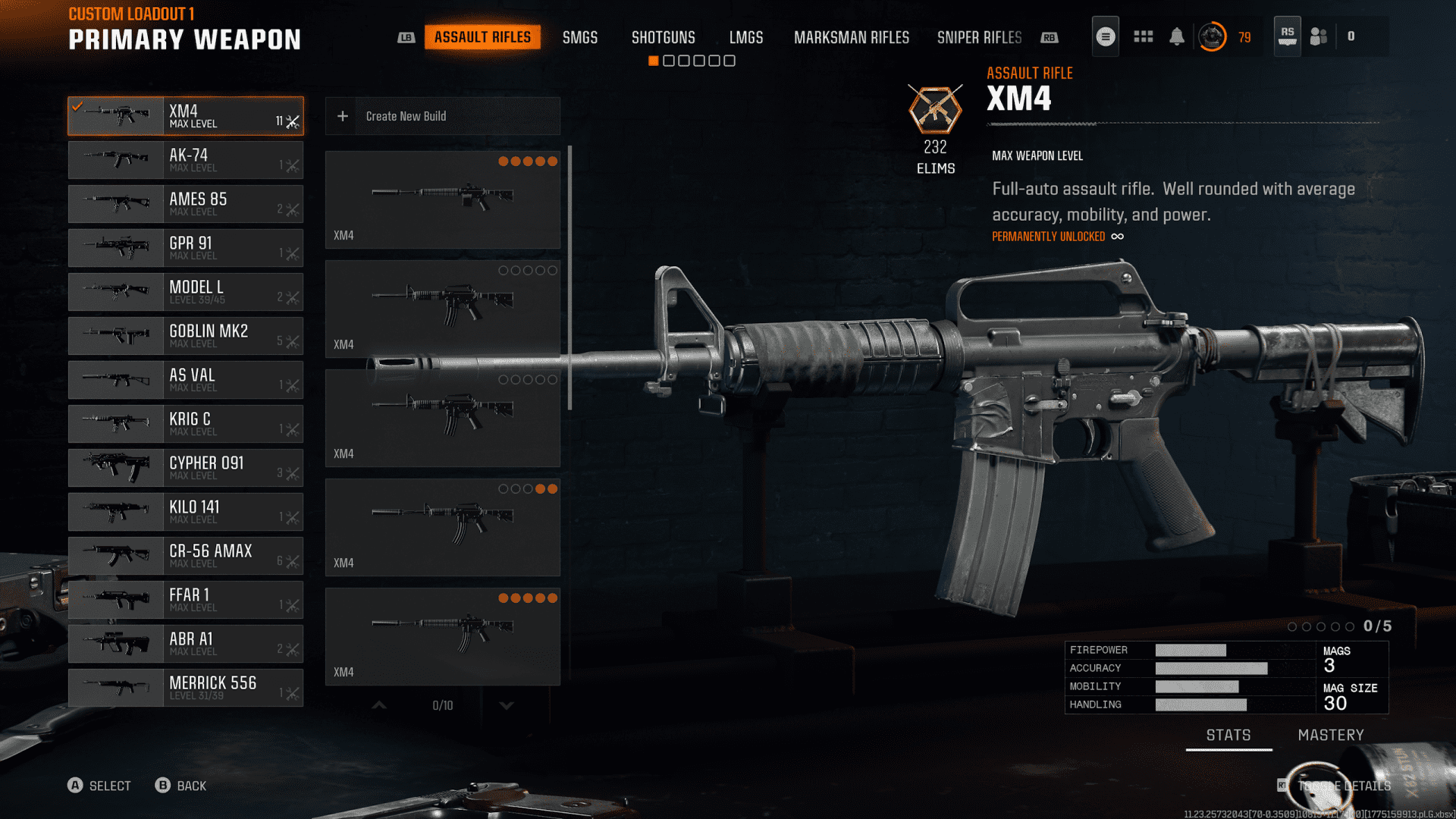The height and width of the screenshot is (819, 1456).
Task: Open the Shotguns category tab
Action: pyautogui.click(x=663, y=37)
